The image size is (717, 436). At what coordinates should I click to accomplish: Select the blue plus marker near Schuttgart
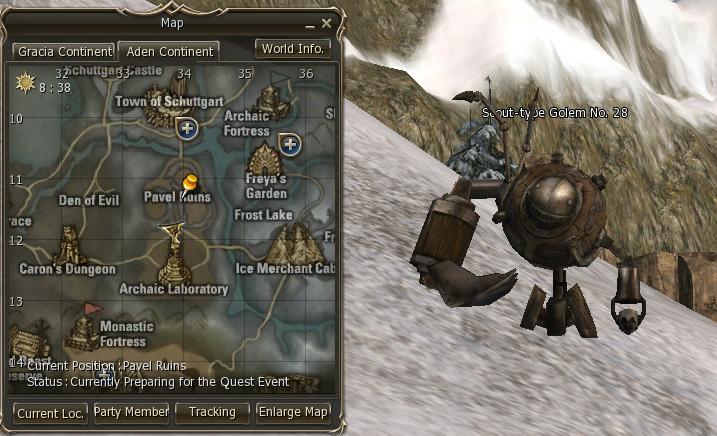[186, 128]
